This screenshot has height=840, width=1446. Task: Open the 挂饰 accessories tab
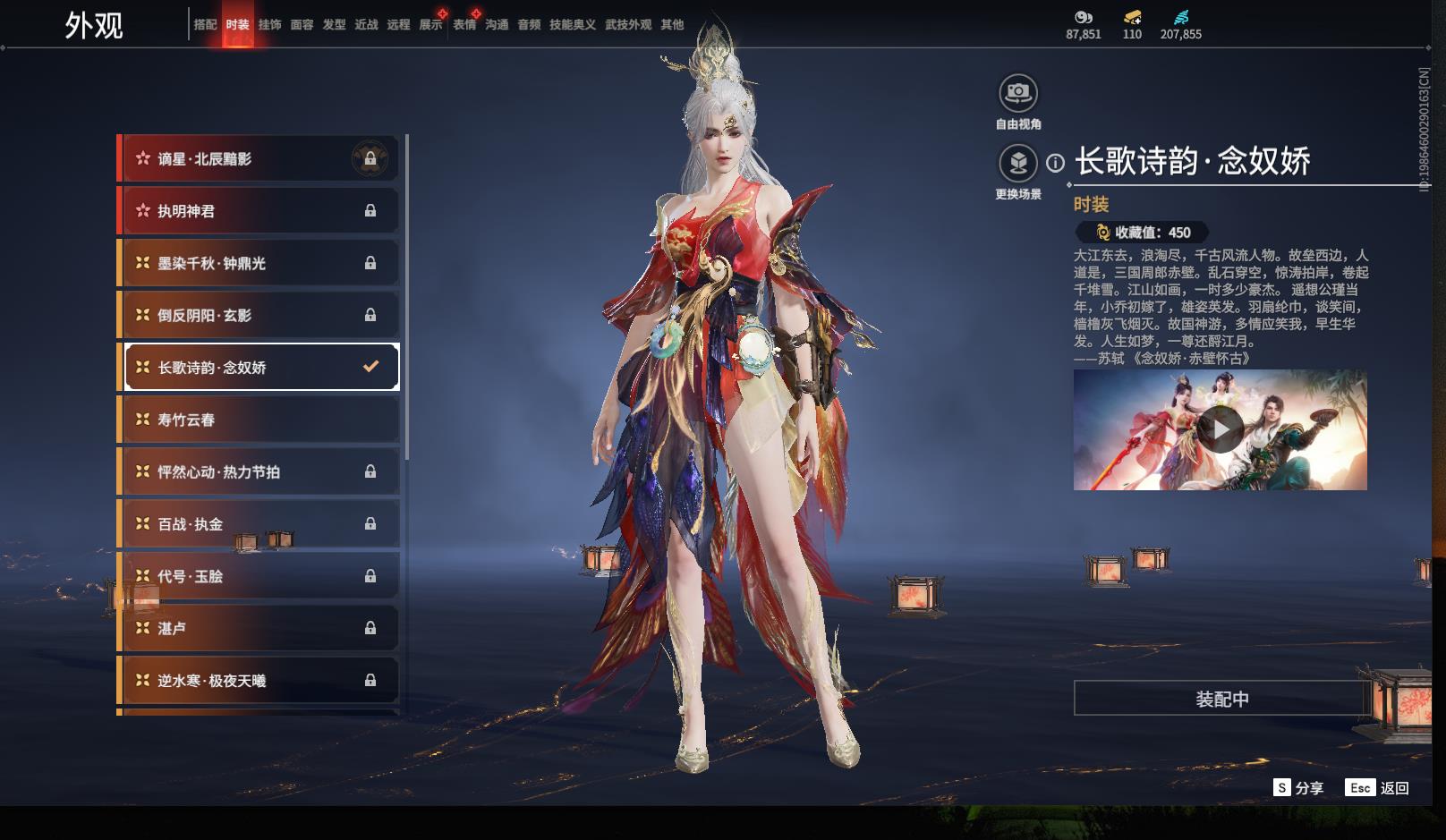[x=269, y=25]
